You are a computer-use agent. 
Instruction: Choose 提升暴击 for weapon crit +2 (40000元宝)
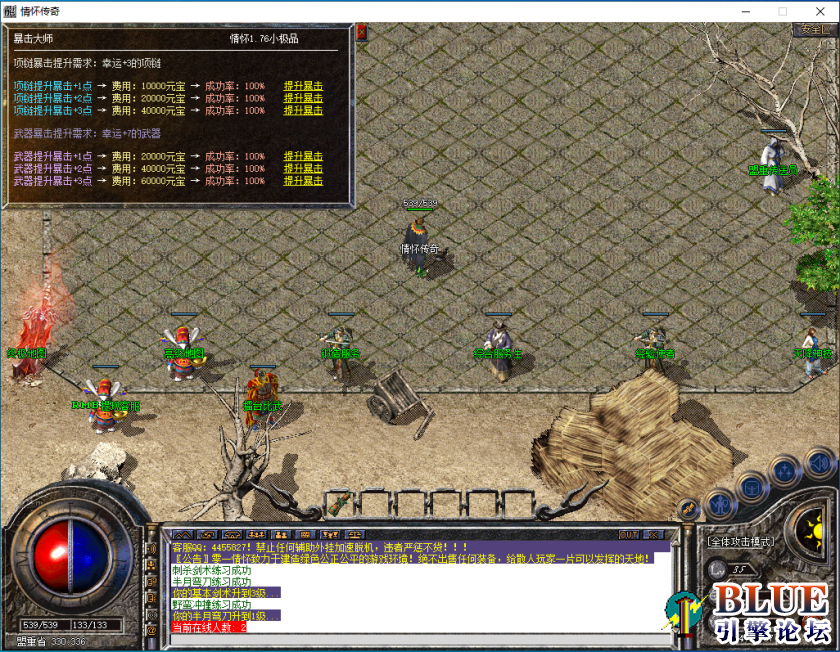coord(303,168)
